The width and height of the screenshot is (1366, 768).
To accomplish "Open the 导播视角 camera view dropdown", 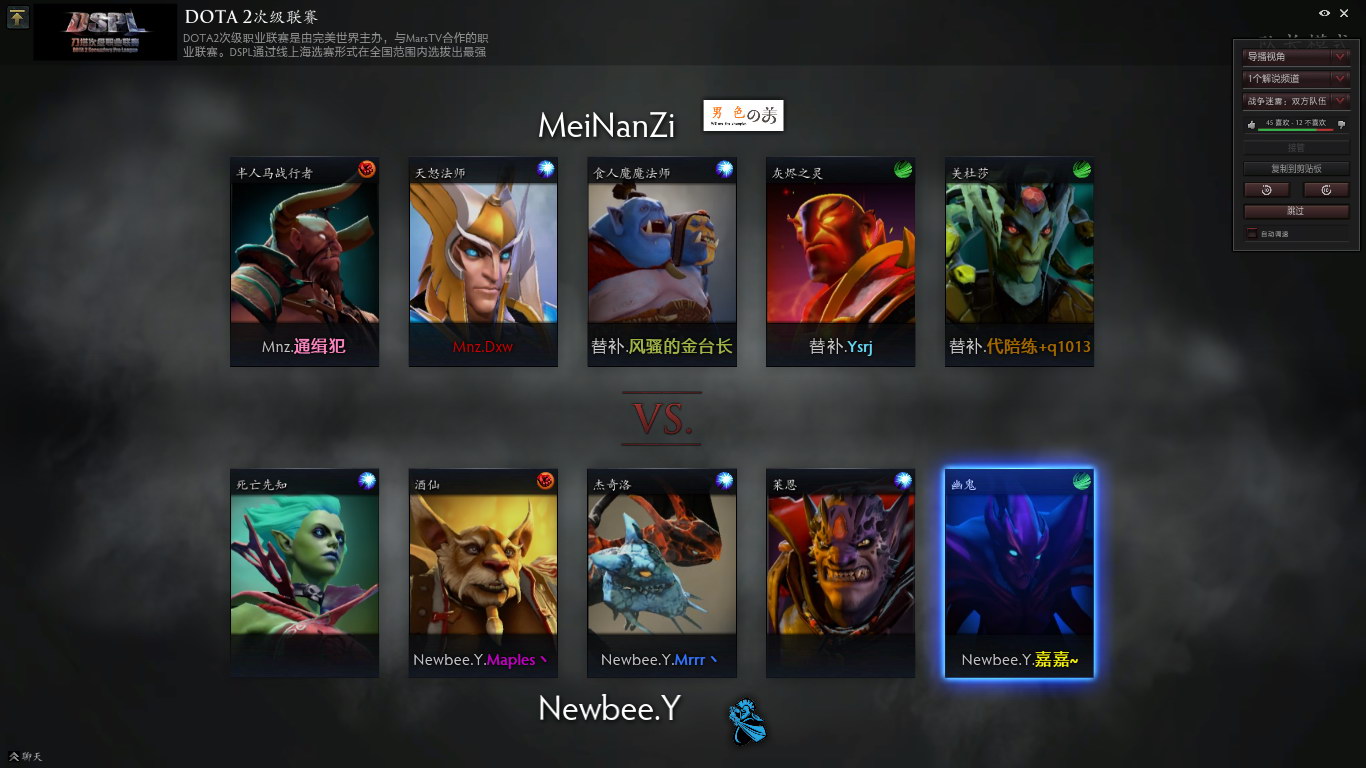I will tap(1296, 57).
